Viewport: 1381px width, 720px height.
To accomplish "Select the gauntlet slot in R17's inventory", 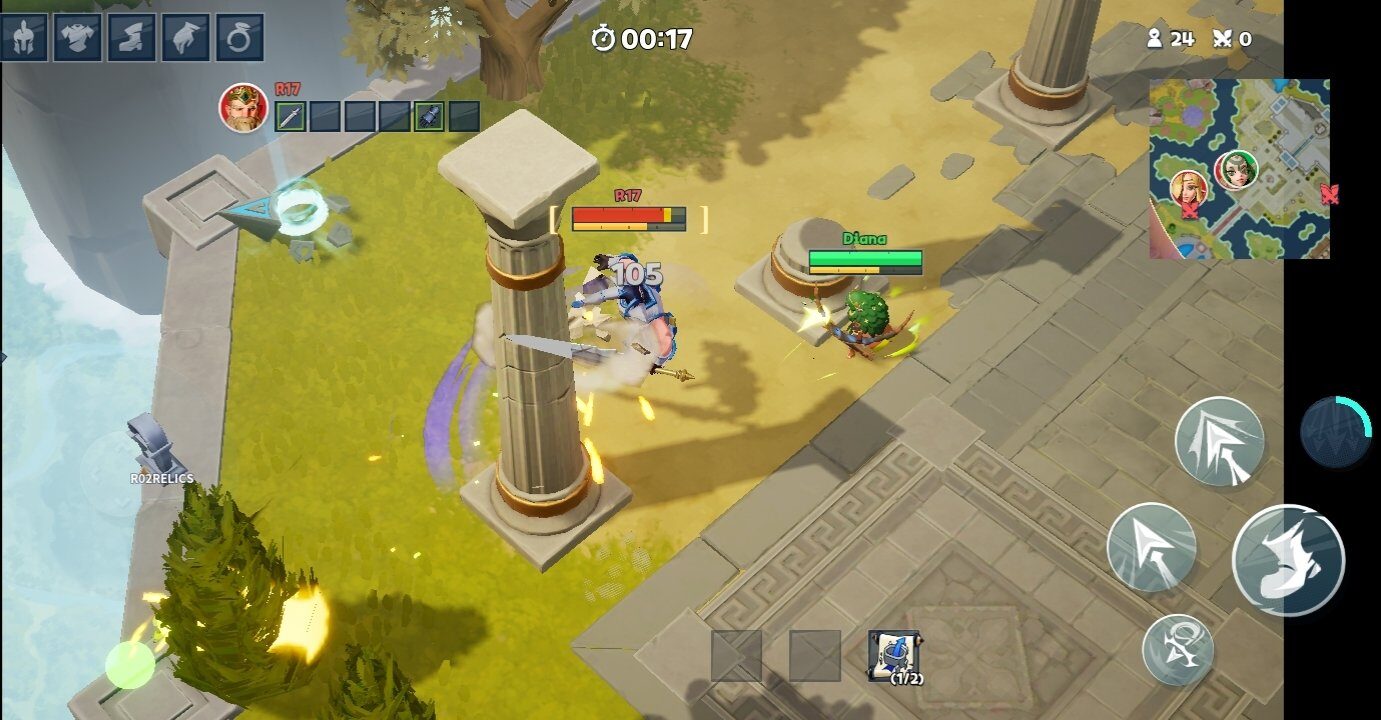I will (429, 116).
